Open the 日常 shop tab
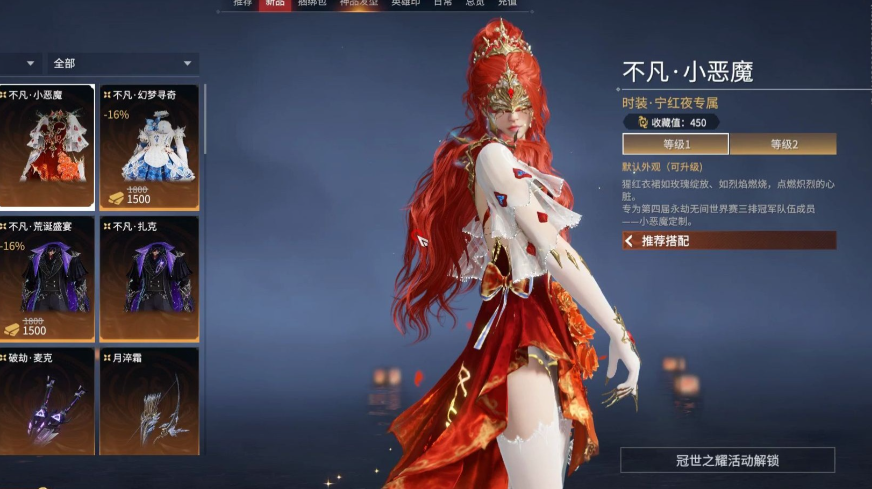872x489 pixels. 442,4
